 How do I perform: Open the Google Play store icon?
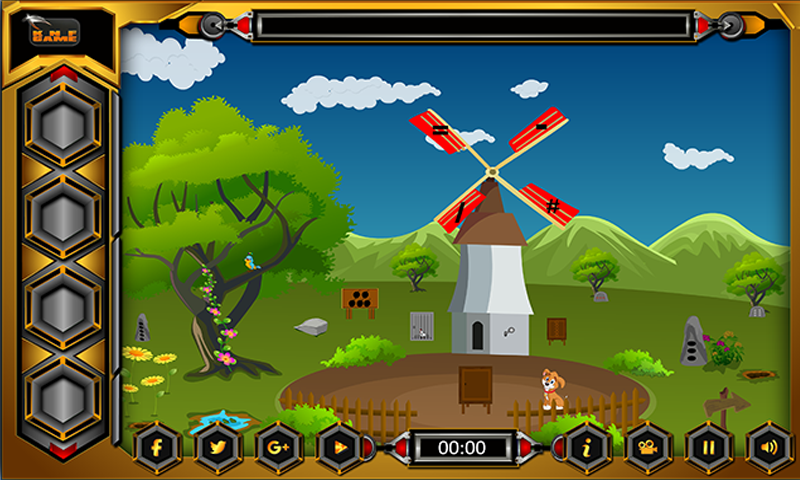(x=340, y=447)
